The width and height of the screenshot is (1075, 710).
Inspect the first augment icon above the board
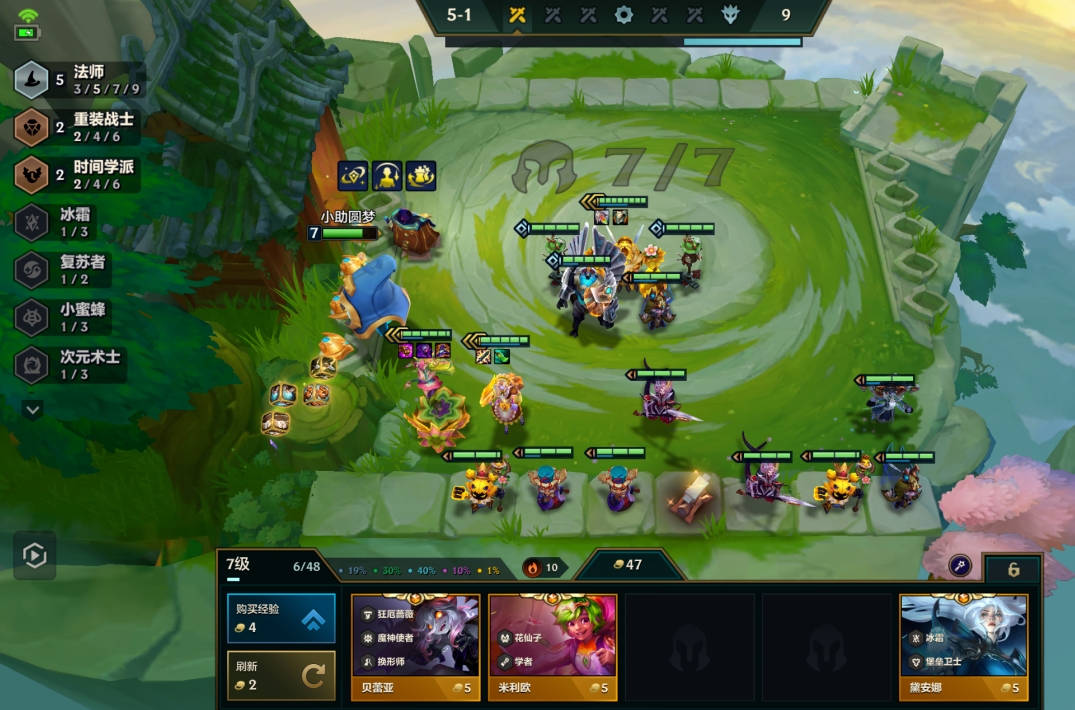coord(352,176)
